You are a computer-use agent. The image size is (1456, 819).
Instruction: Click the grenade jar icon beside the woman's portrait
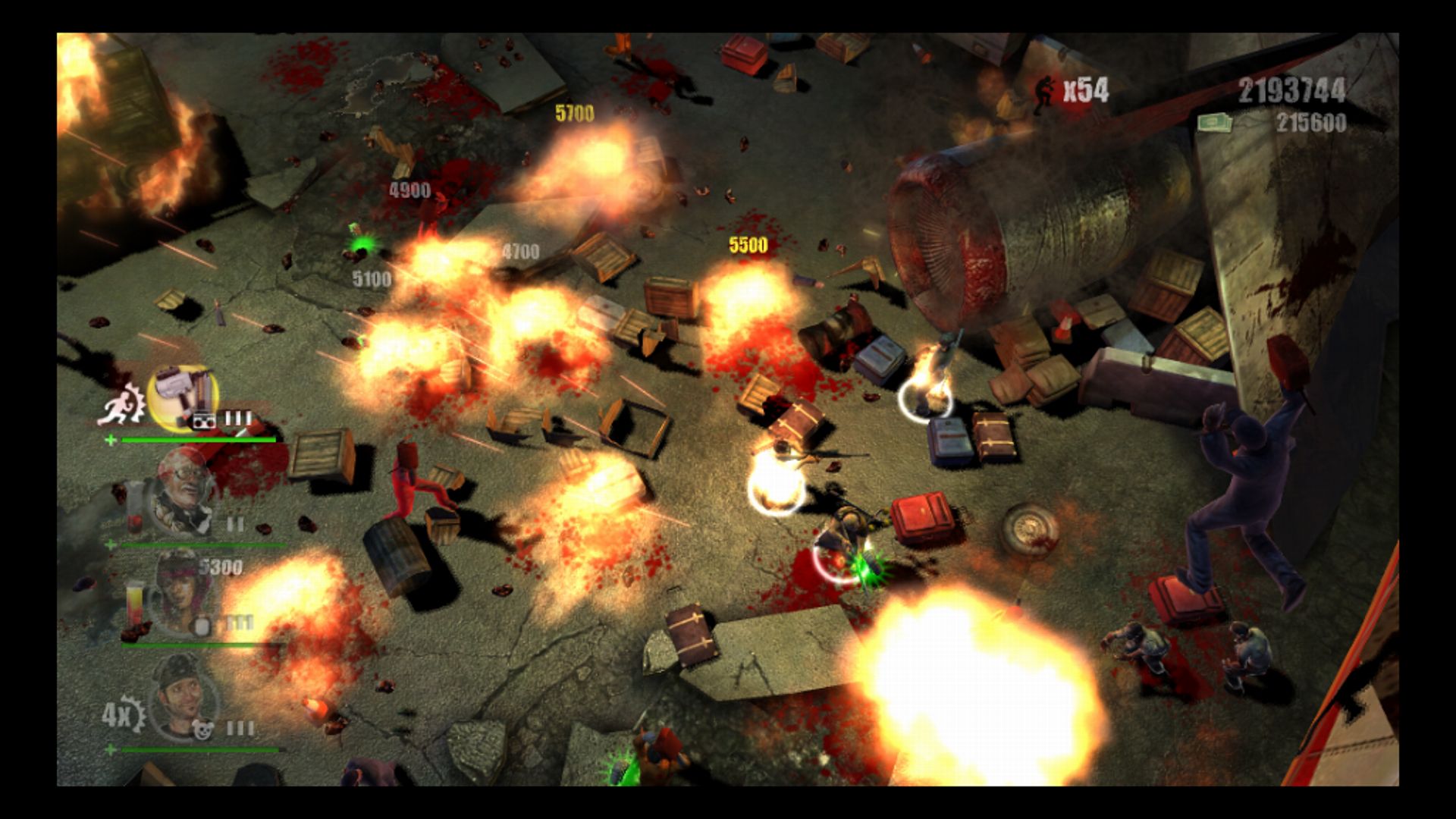tap(202, 625)
